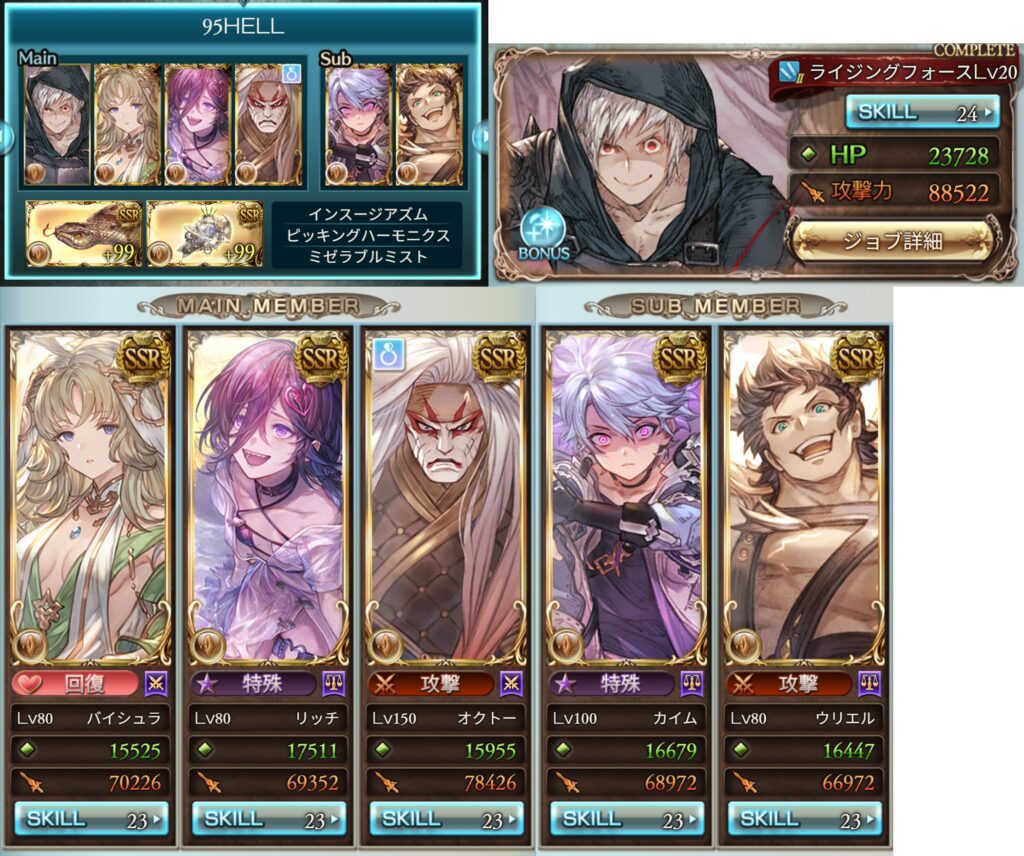
Task: Open the ジョブ詳細 job details
Action: 892,240
